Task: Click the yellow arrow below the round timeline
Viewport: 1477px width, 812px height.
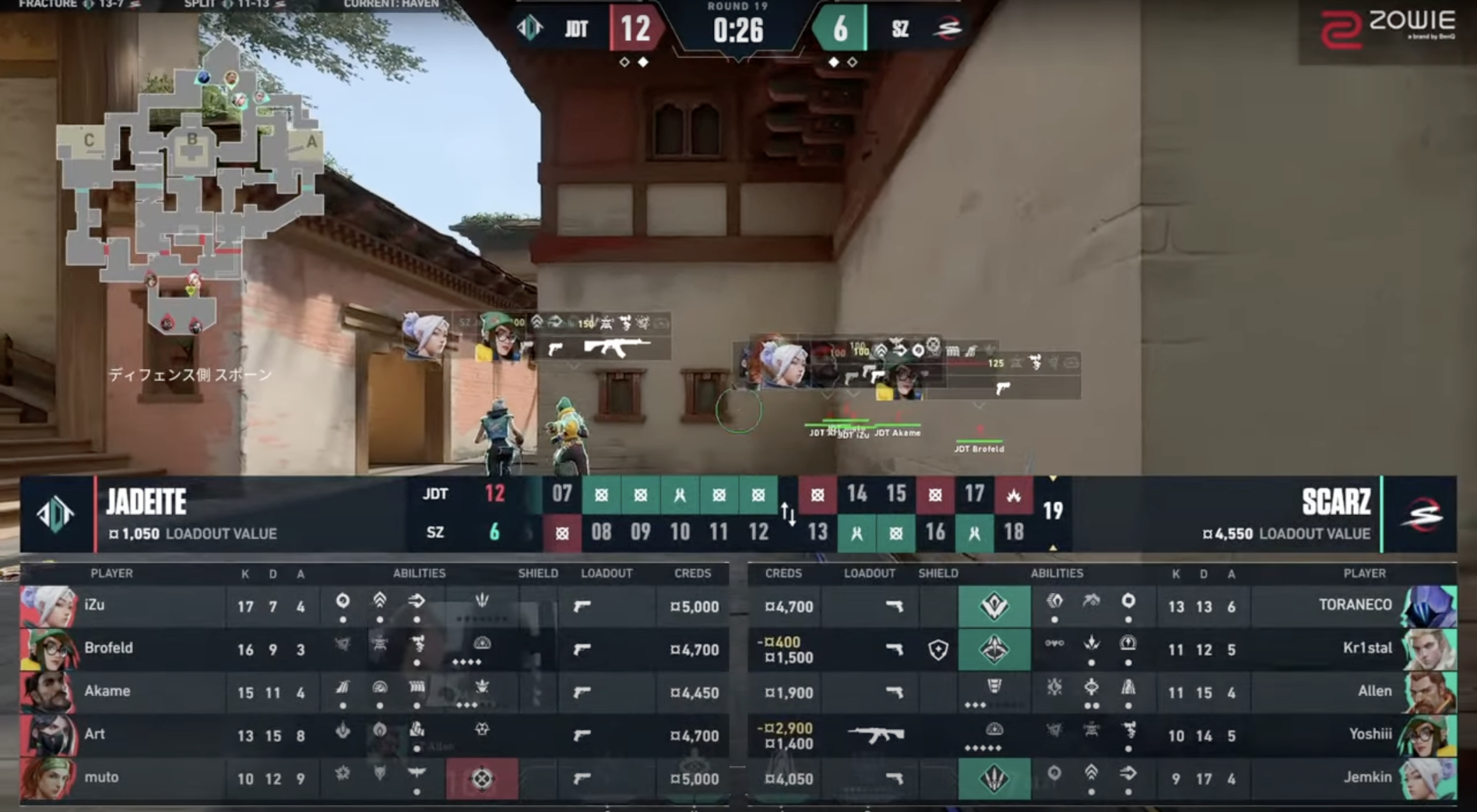Action: click(1052, 548)
